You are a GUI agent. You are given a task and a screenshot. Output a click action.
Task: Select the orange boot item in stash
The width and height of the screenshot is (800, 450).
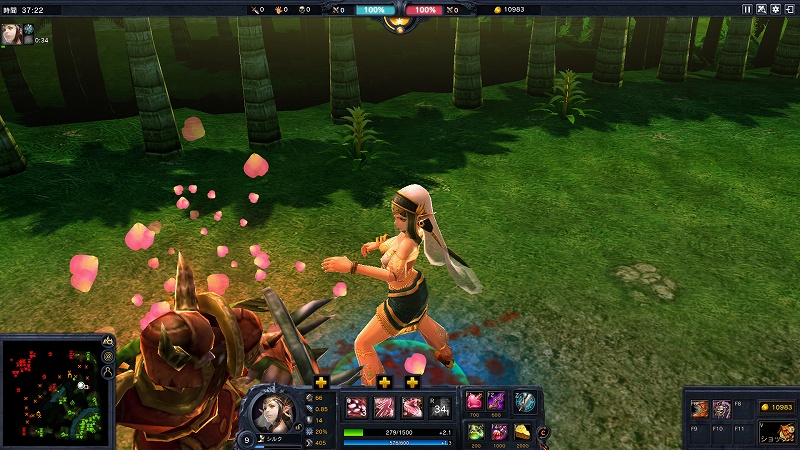(701, 408)
